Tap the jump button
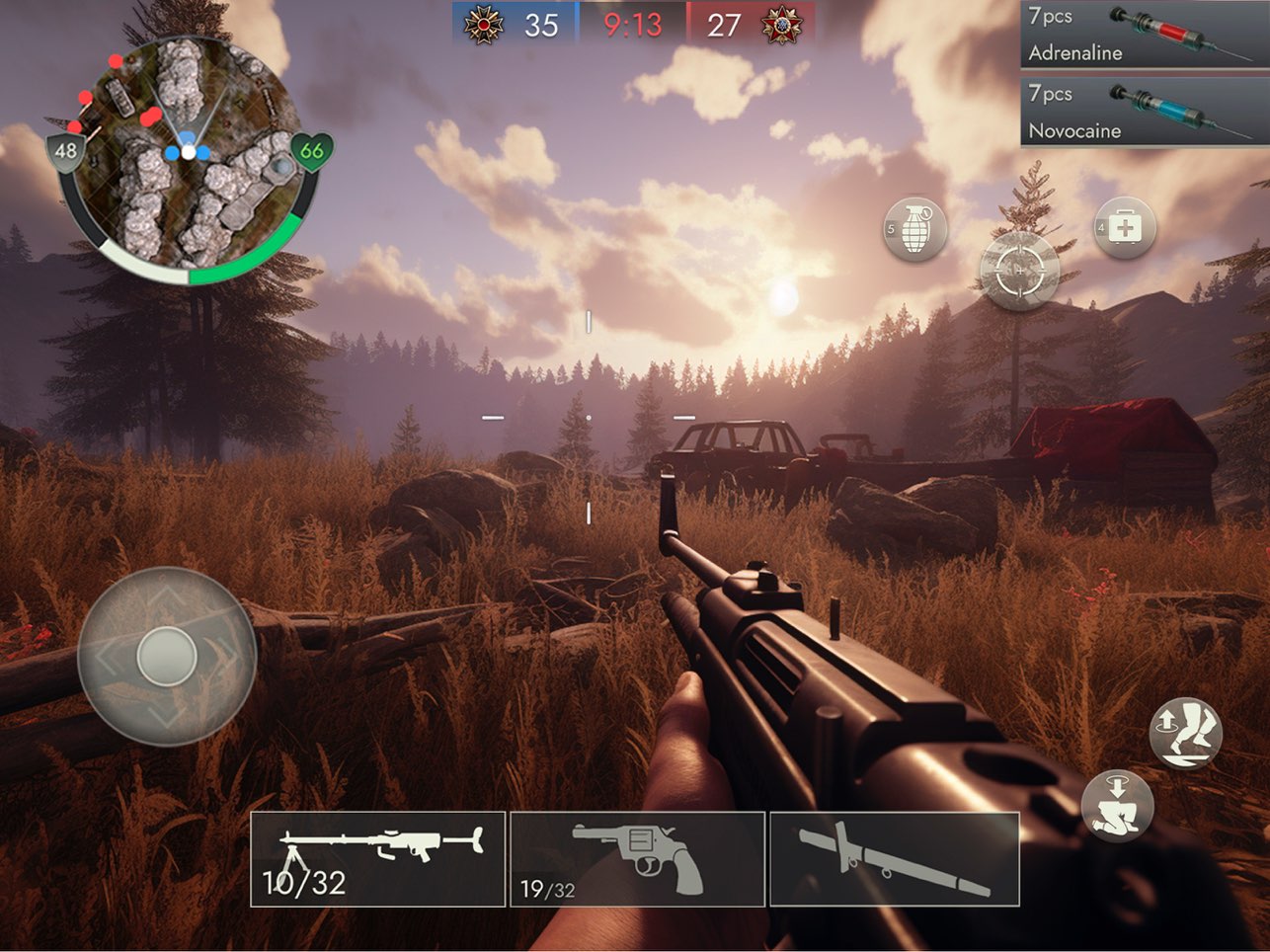Viewport: 1270px width, 952px height. click(1186, 733)
